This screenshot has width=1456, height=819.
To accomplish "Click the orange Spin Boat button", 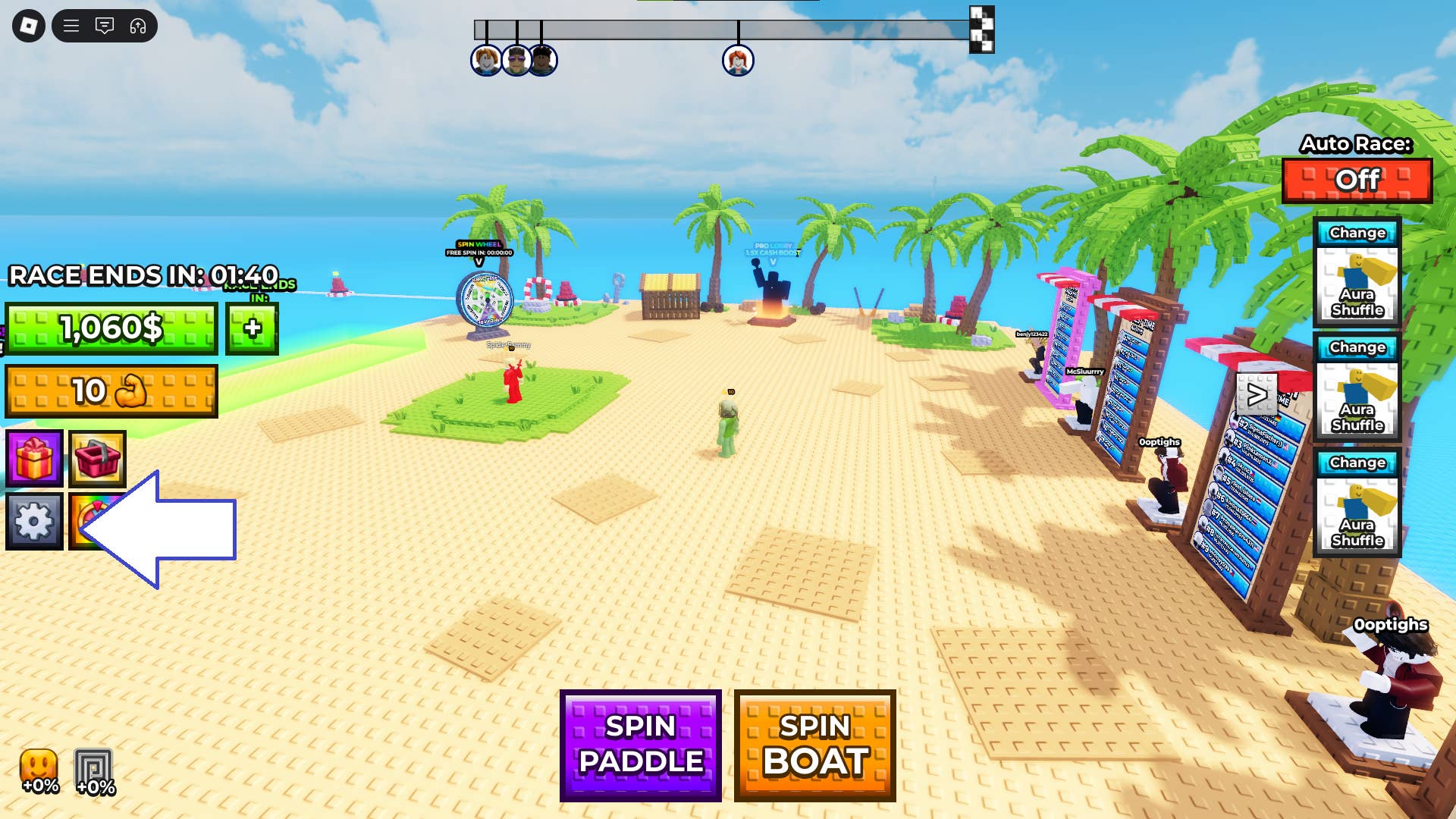I will [815, 745].
